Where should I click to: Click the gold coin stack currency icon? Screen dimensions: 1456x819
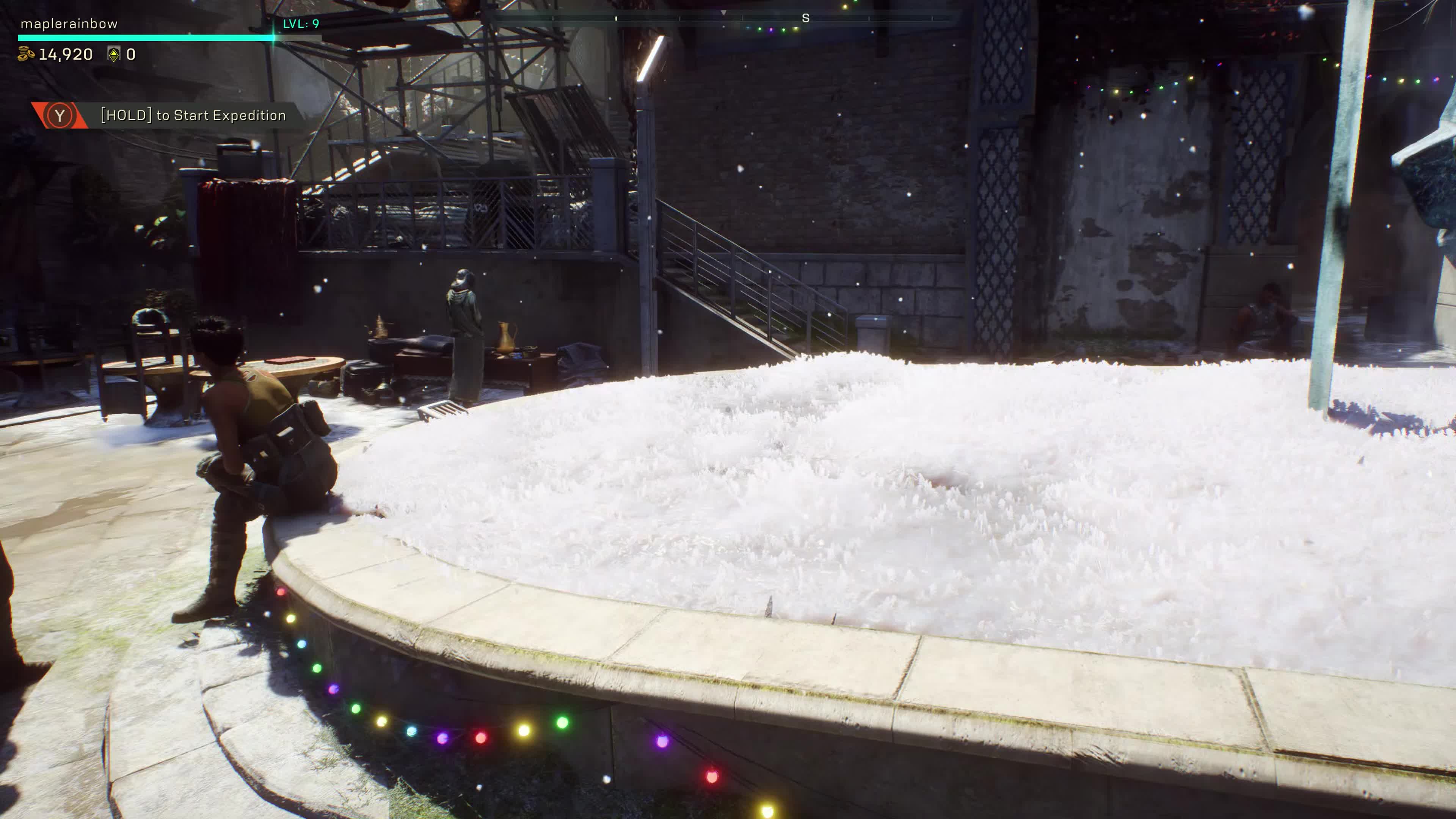[25, 54]
